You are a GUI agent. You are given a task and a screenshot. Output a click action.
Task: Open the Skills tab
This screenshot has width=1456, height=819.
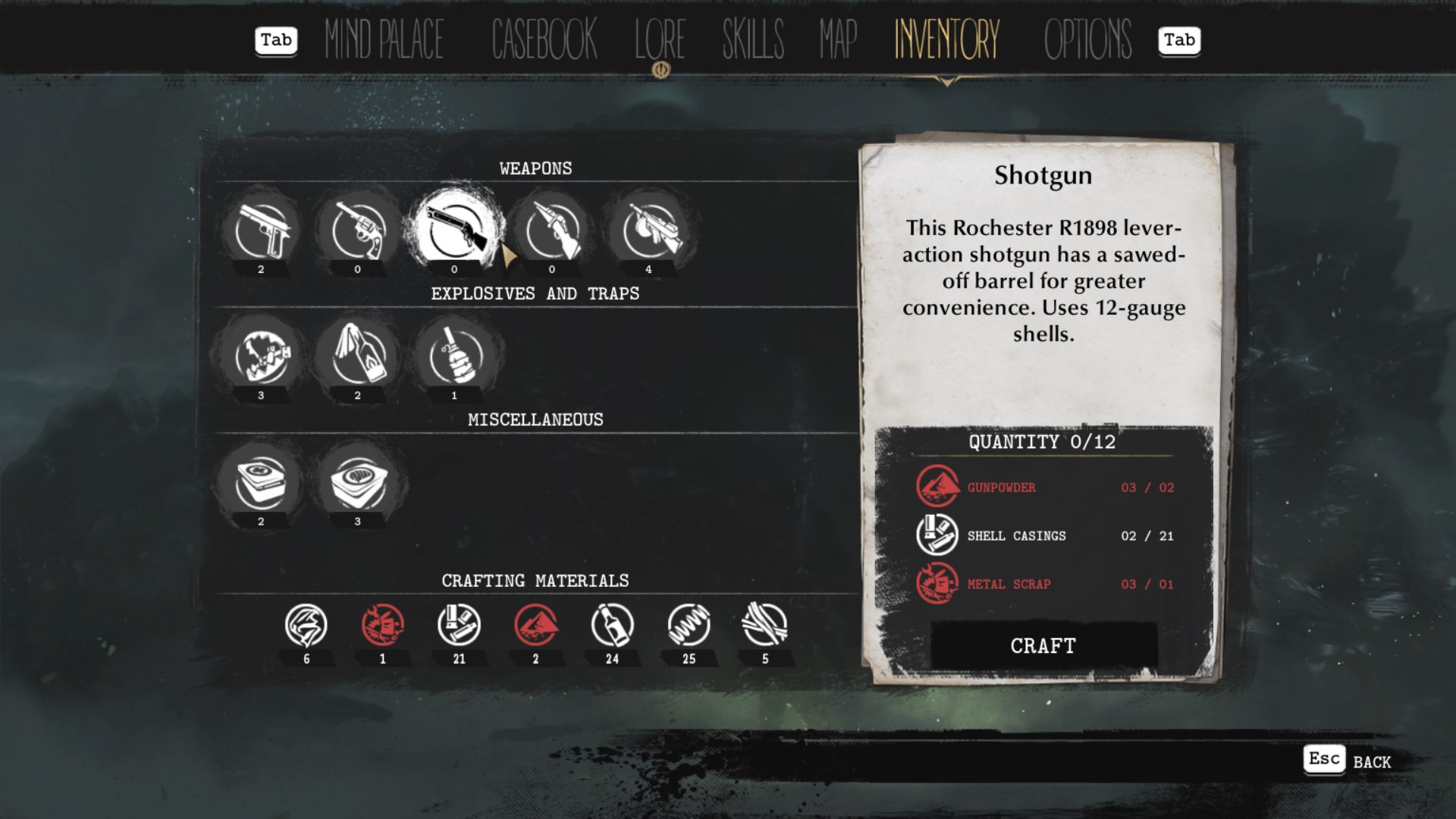tap(752, 39)
